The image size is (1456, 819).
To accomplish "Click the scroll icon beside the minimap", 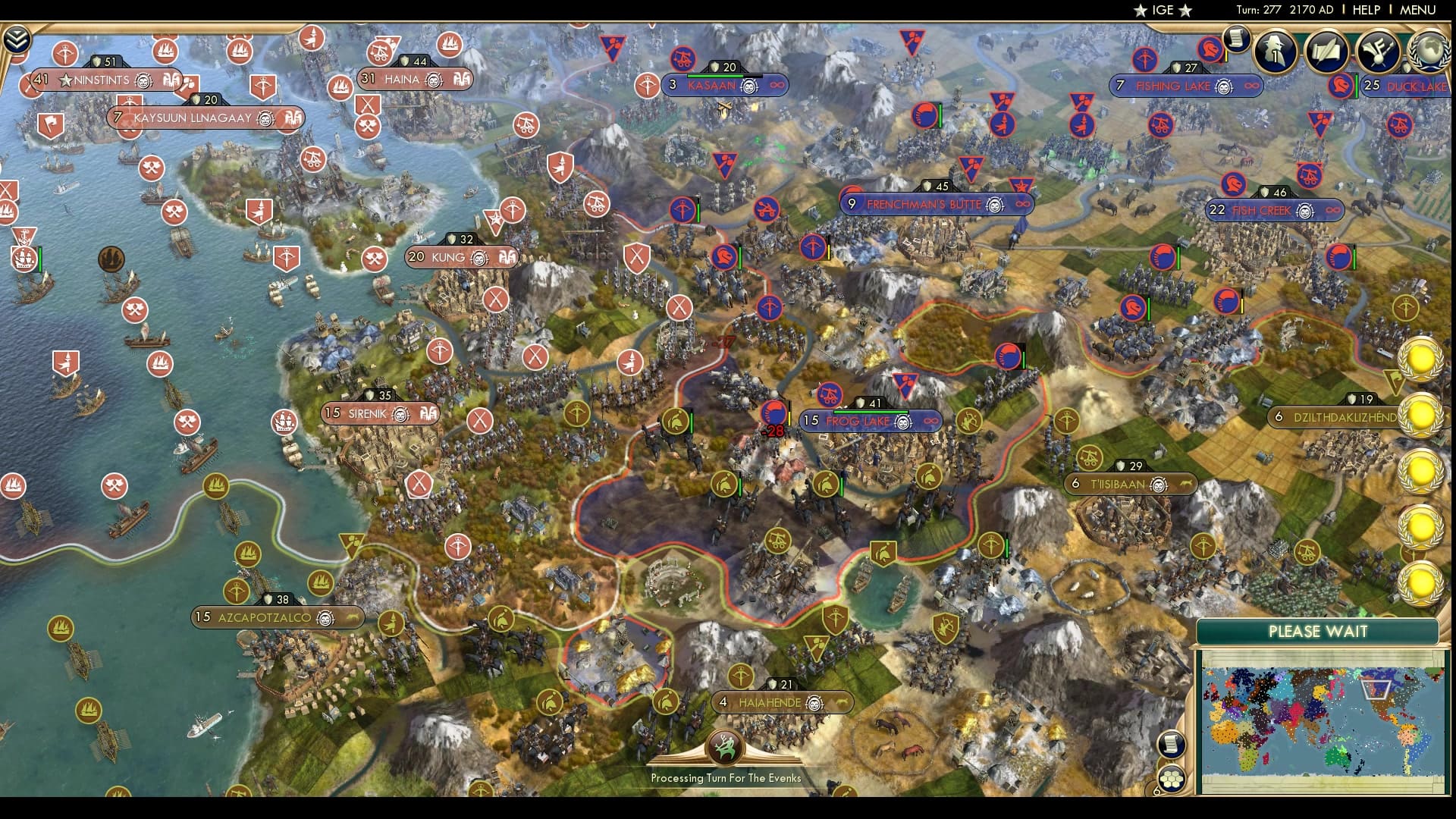I will click(x=1171, y=743).
